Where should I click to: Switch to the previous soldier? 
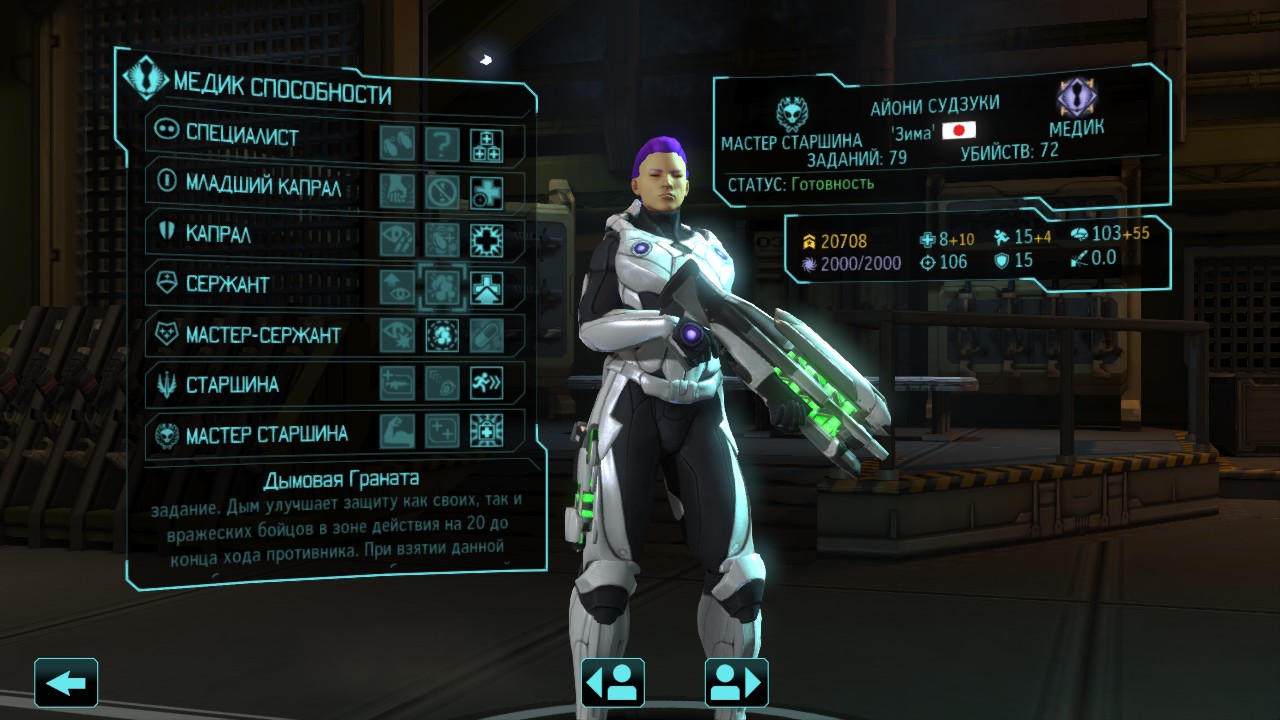(612, 683)
